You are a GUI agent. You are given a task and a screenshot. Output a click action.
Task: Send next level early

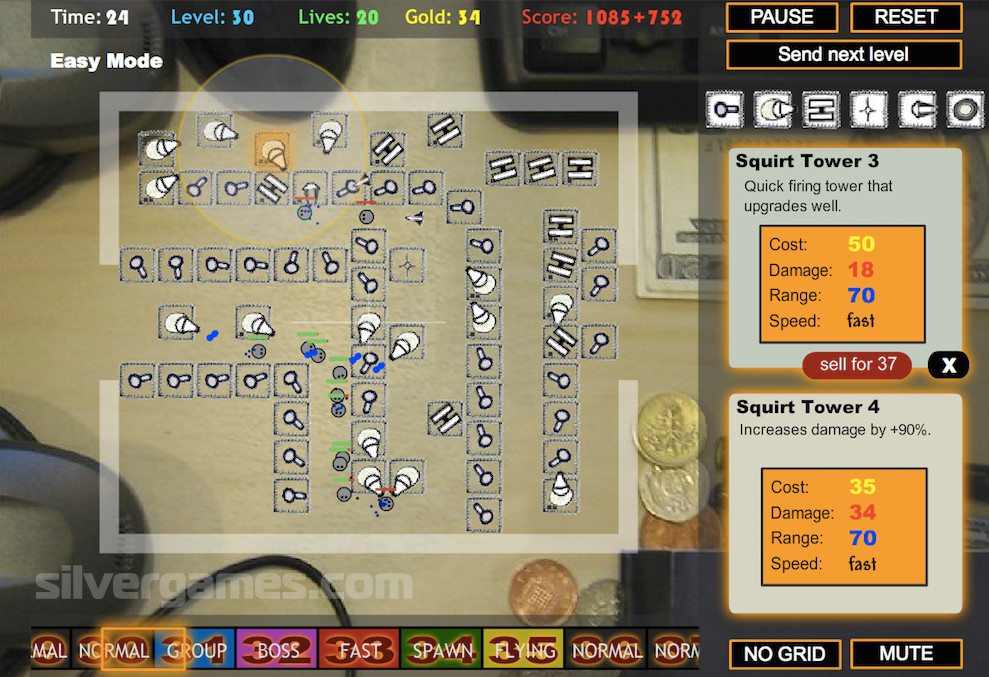[x=843, y=54]
